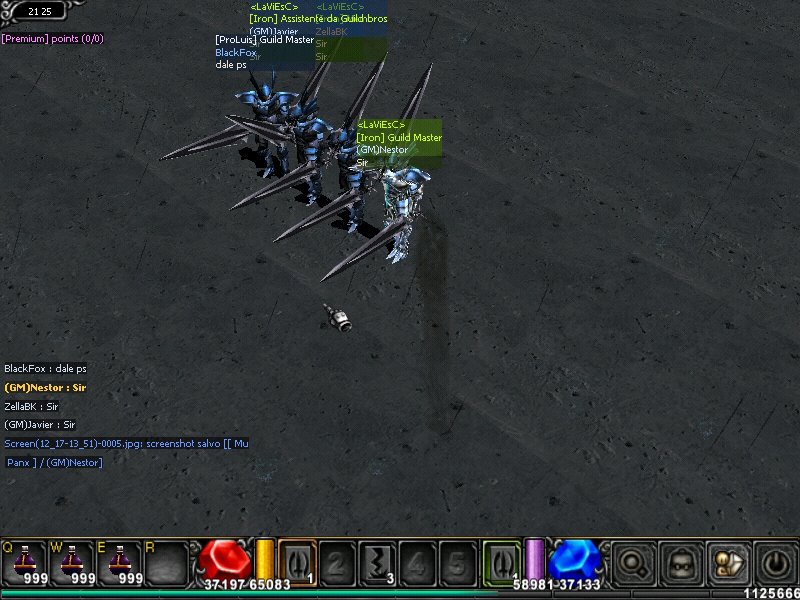Select skill slot 5 in the hotbar
This screenshot has width=800, height=600.
pyautogui.click(x=457, y=564)
